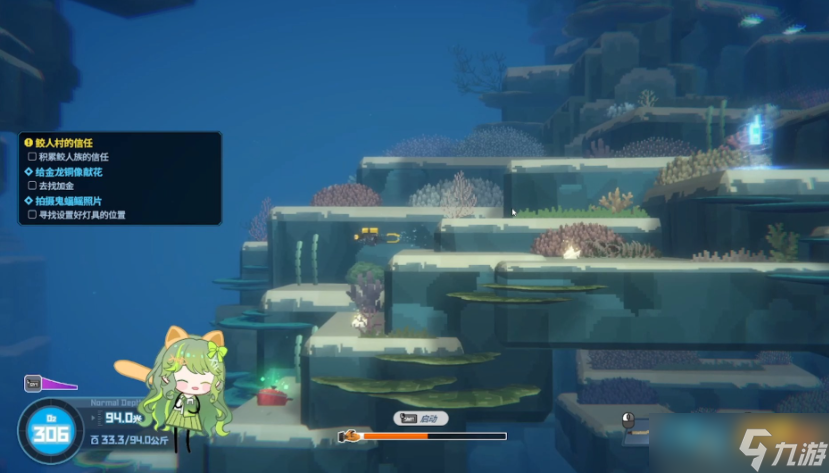Screen dimensions: 829x473
Task: Open the 给金龙铜像献花 quest entry
Action: pyautogui.click(x=68, y=172)
